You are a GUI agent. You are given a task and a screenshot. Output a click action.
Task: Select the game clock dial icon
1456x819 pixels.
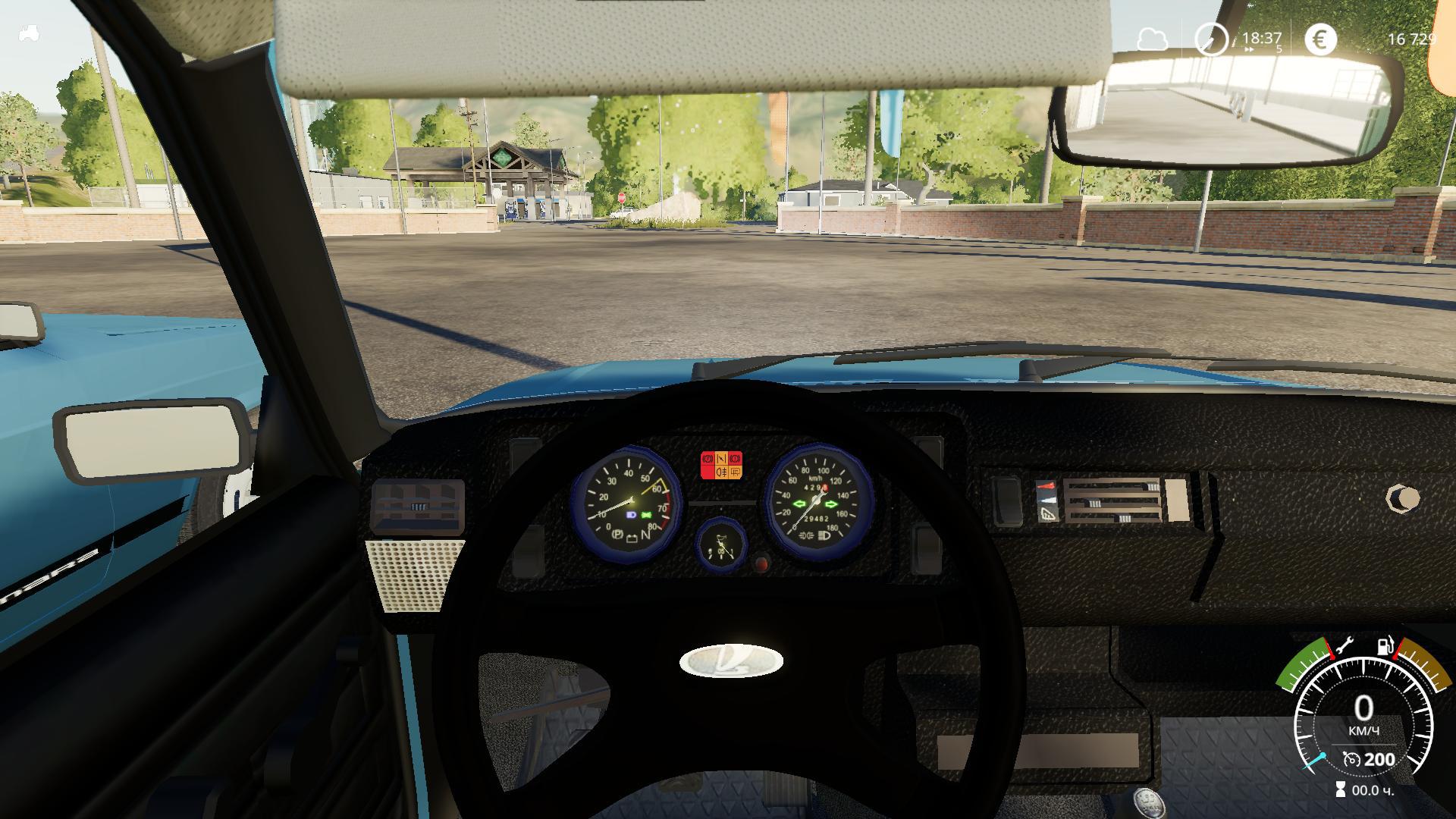click(1211, 39)
